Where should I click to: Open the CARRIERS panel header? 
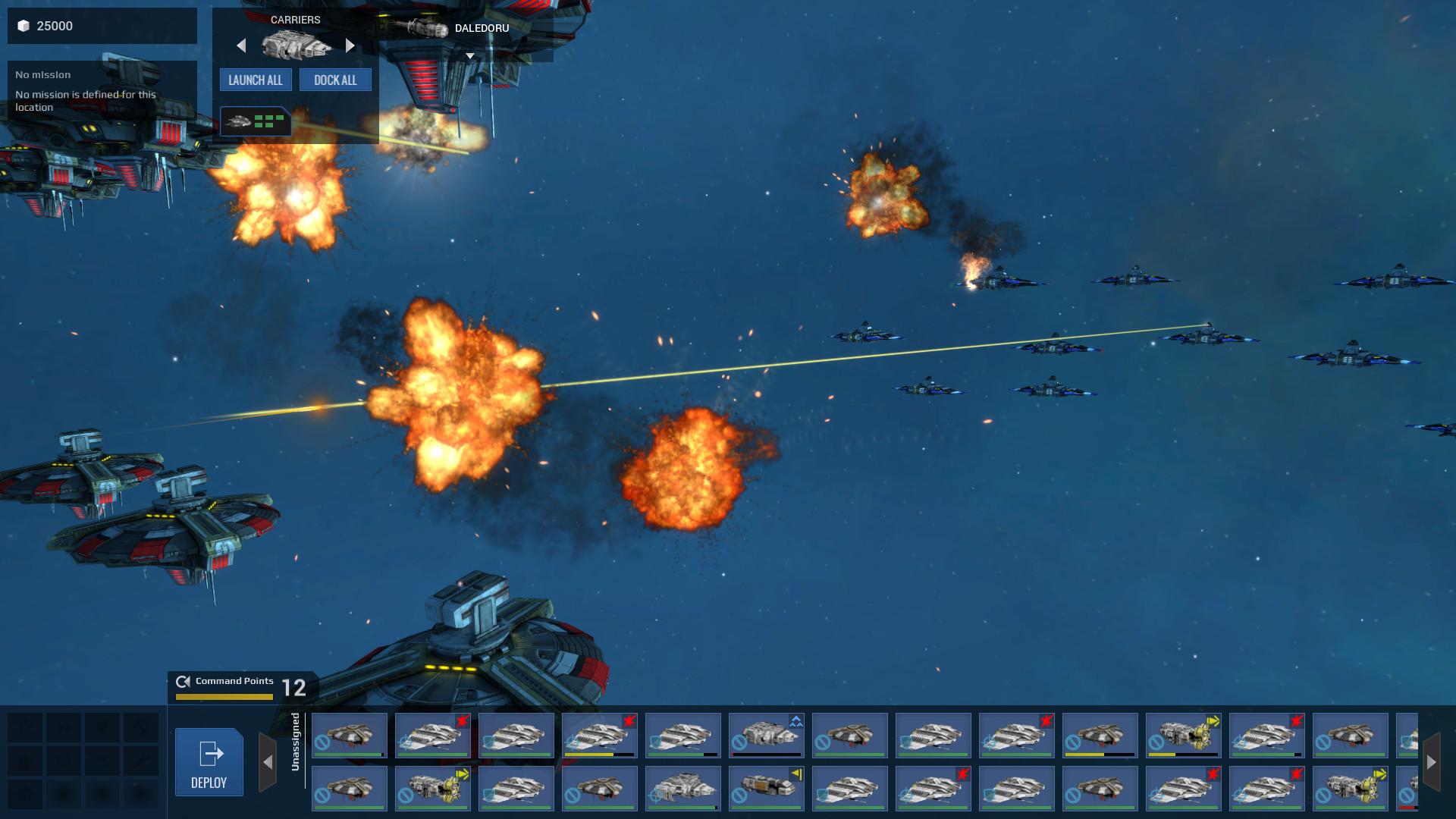(296, 20)
